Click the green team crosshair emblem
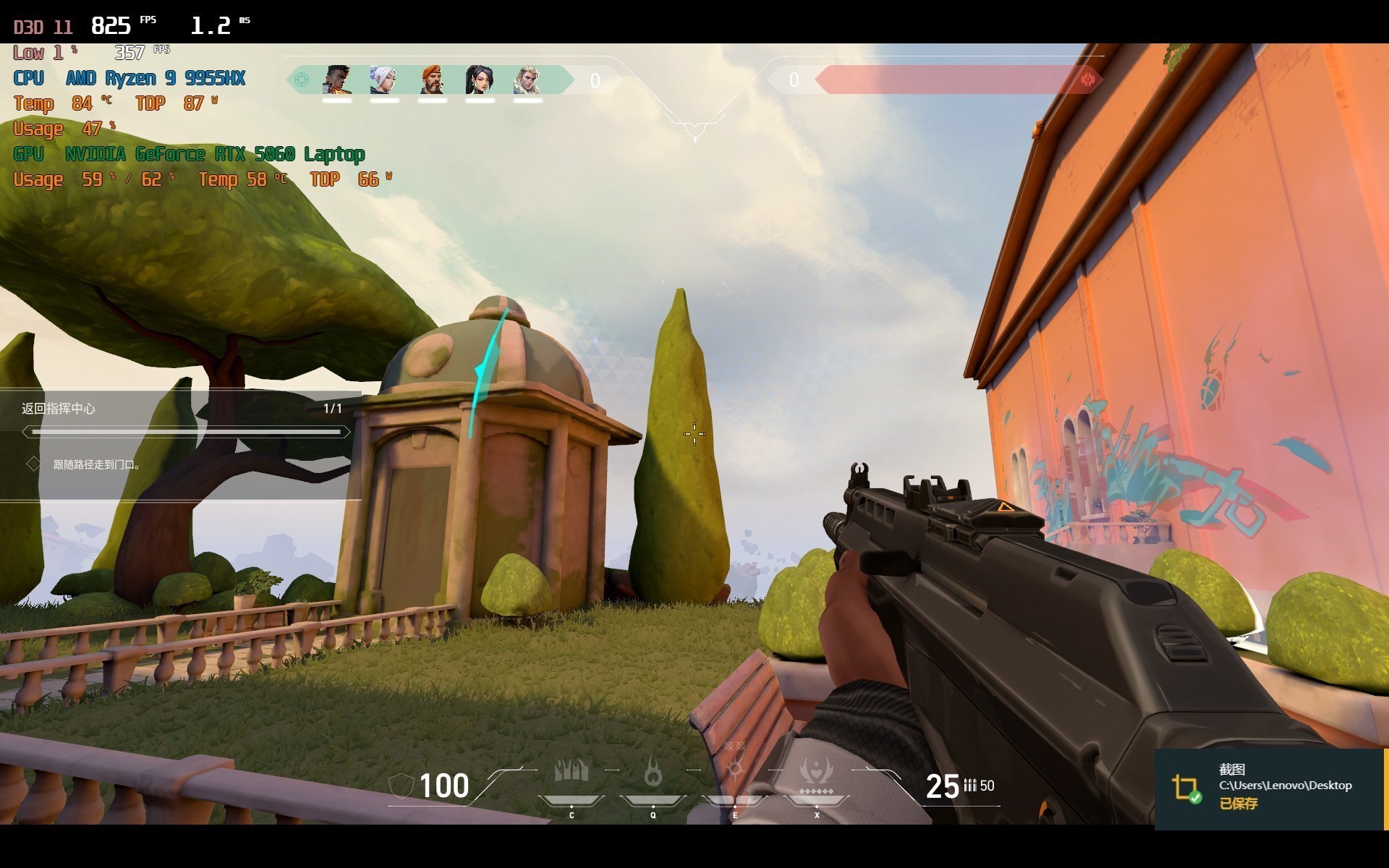The width and height of the screenshot is (1389, 868). click(301, 80)
